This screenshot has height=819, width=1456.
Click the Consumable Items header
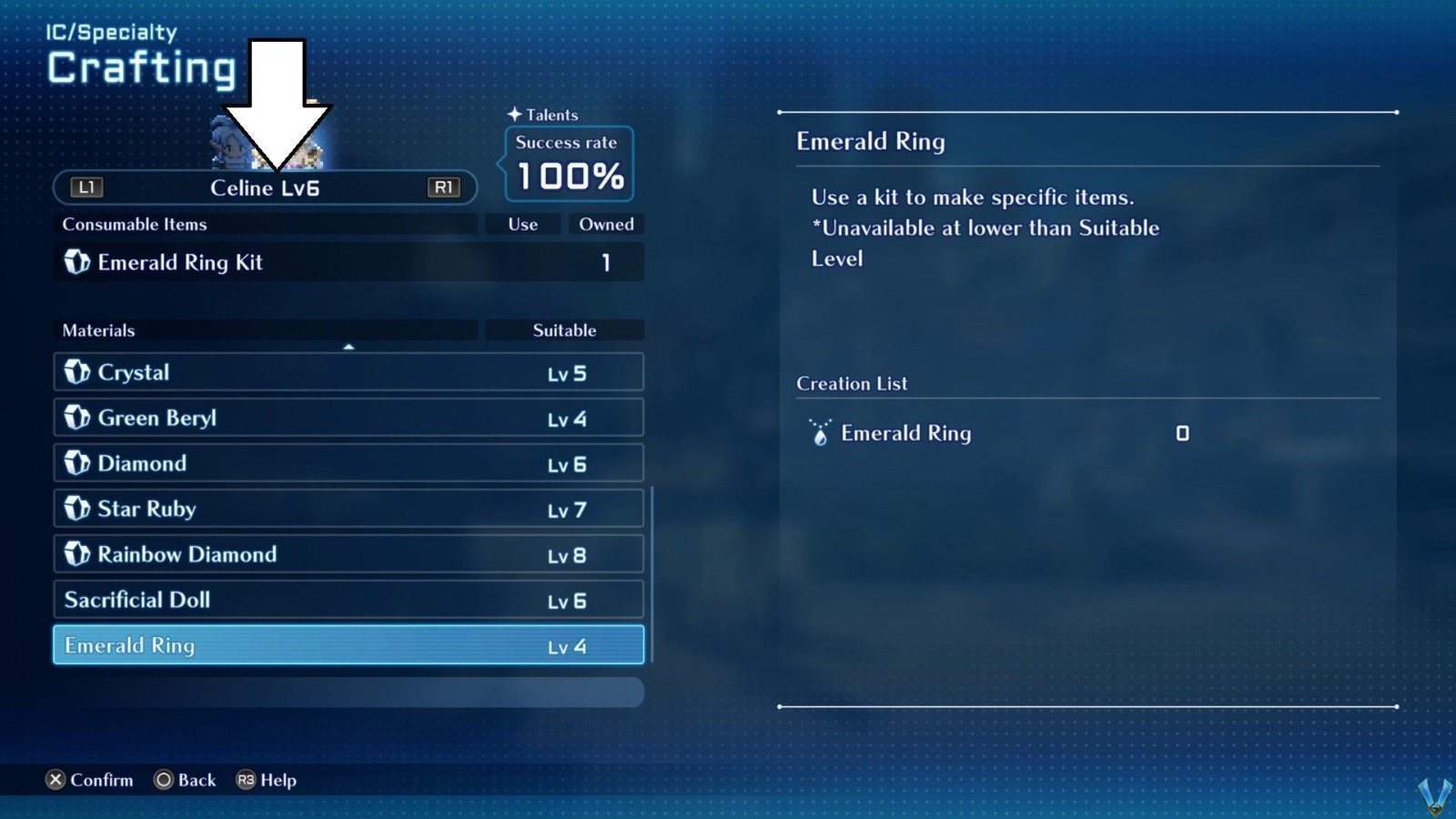(x=133, y=224)
